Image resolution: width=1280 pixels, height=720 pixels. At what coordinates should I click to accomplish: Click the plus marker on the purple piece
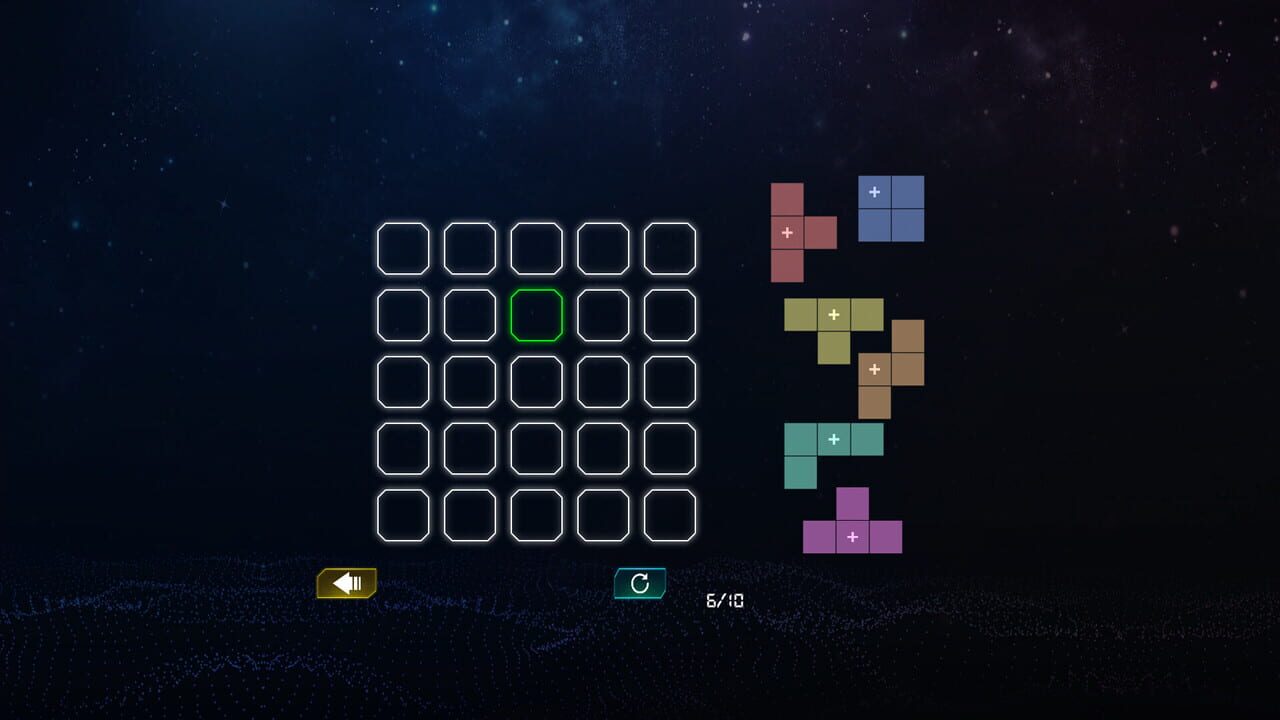pos(852,537)
